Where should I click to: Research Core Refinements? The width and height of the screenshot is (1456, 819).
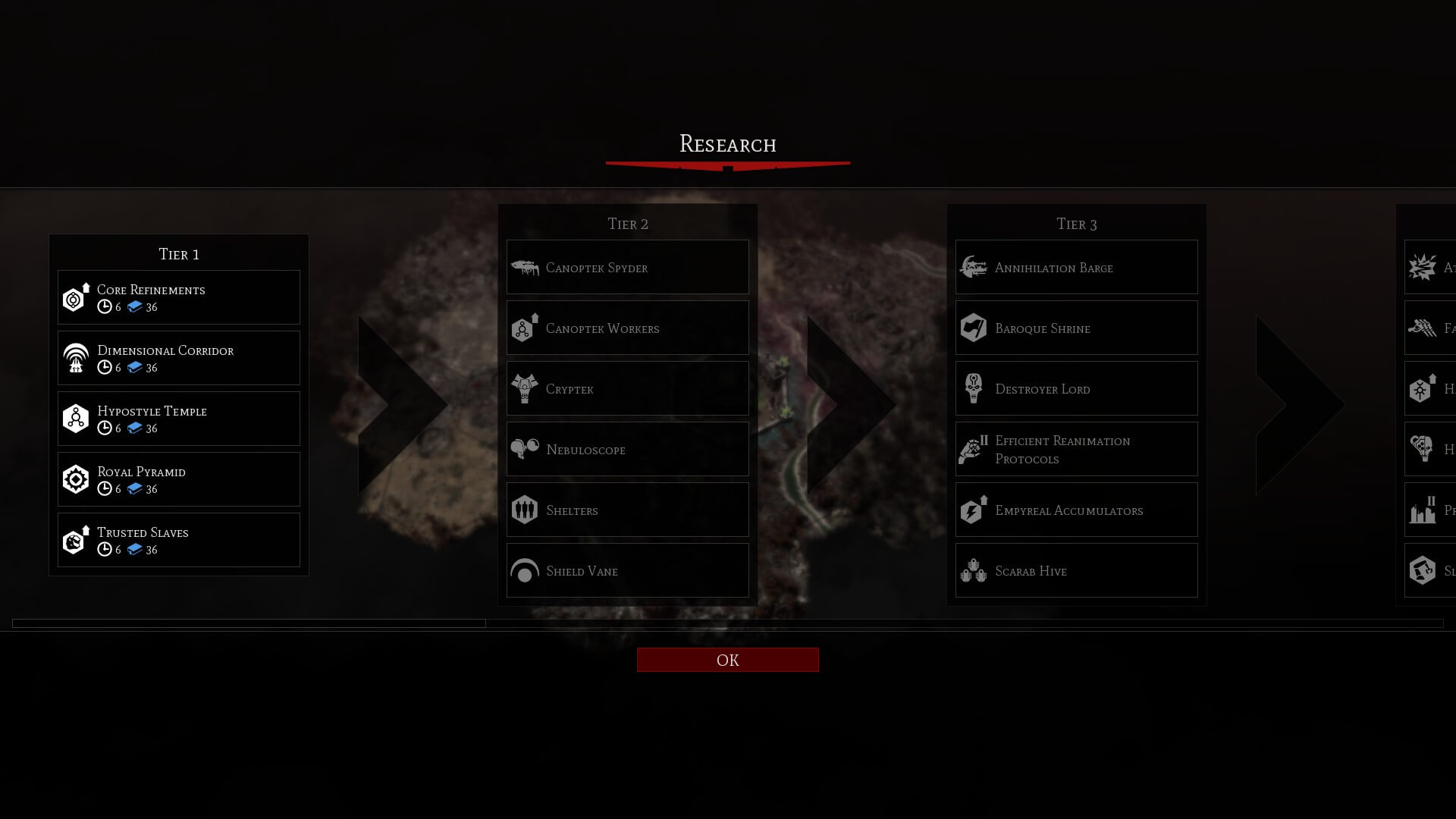click(179, 297)
